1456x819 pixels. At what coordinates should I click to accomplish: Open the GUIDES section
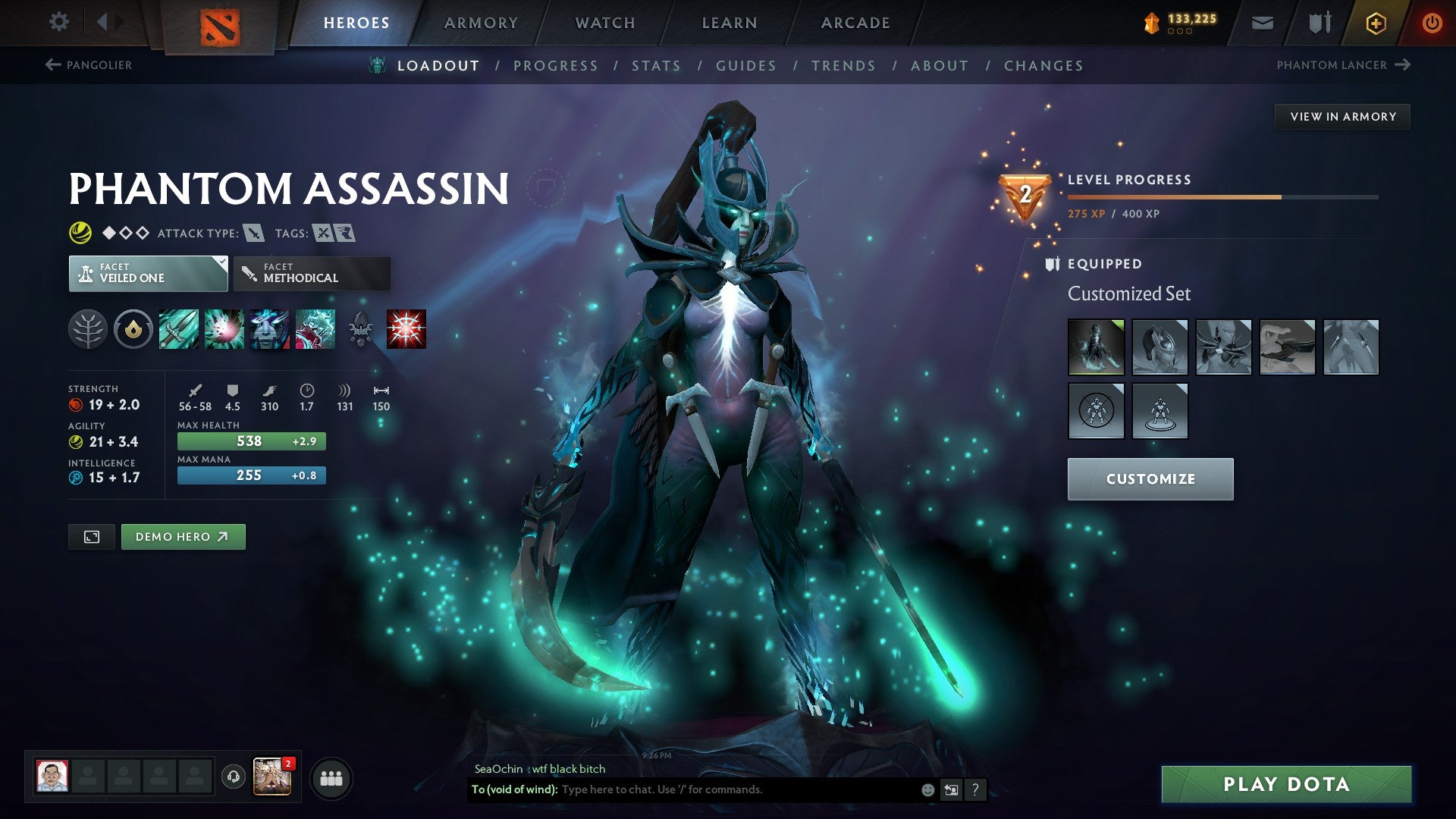[745, 65]
